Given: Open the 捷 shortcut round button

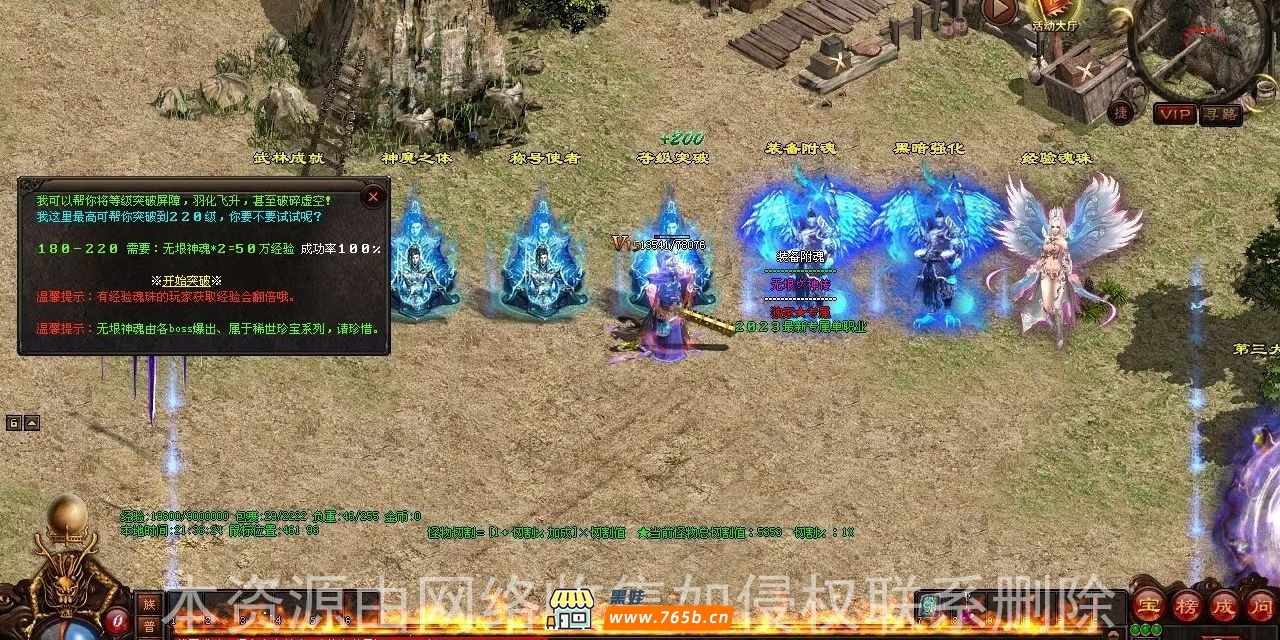Looking at the screenshot, I should pos(1120,113).
